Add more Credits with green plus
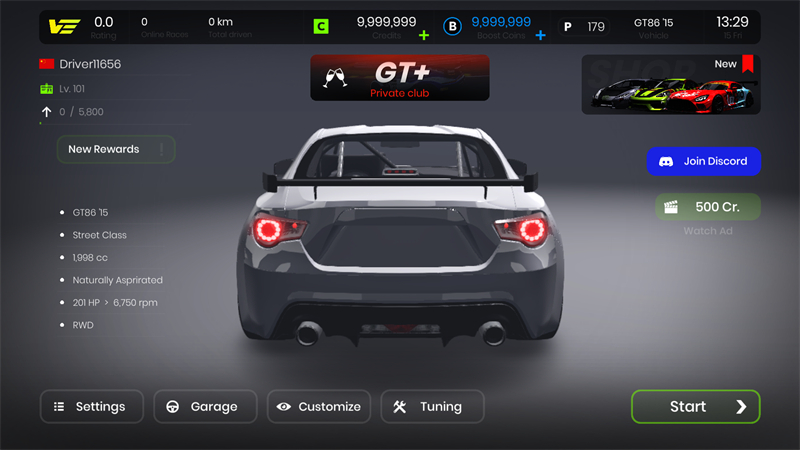800x450 pixels. pos(424,35)
